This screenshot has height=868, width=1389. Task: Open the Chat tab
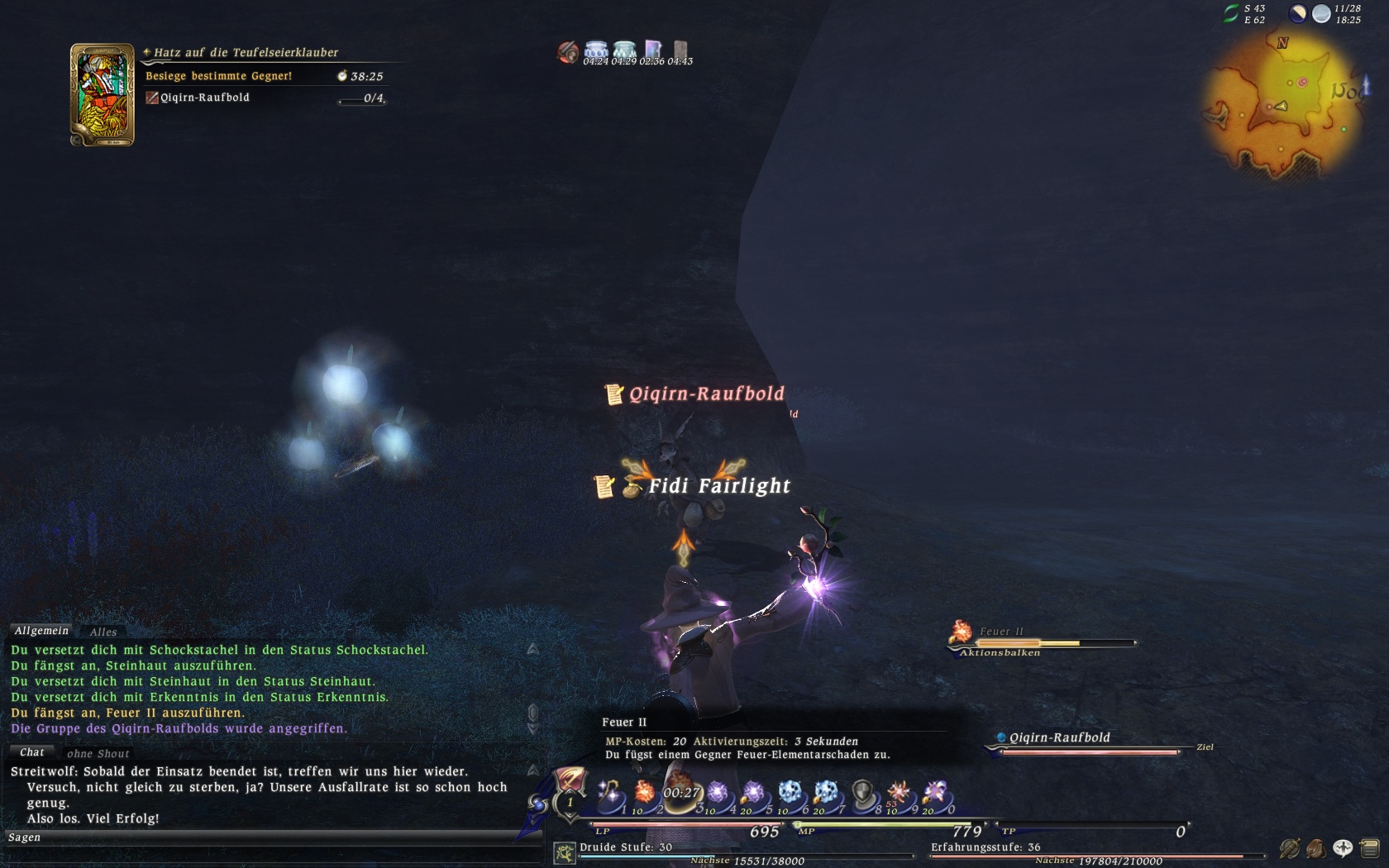click(32, 752)
